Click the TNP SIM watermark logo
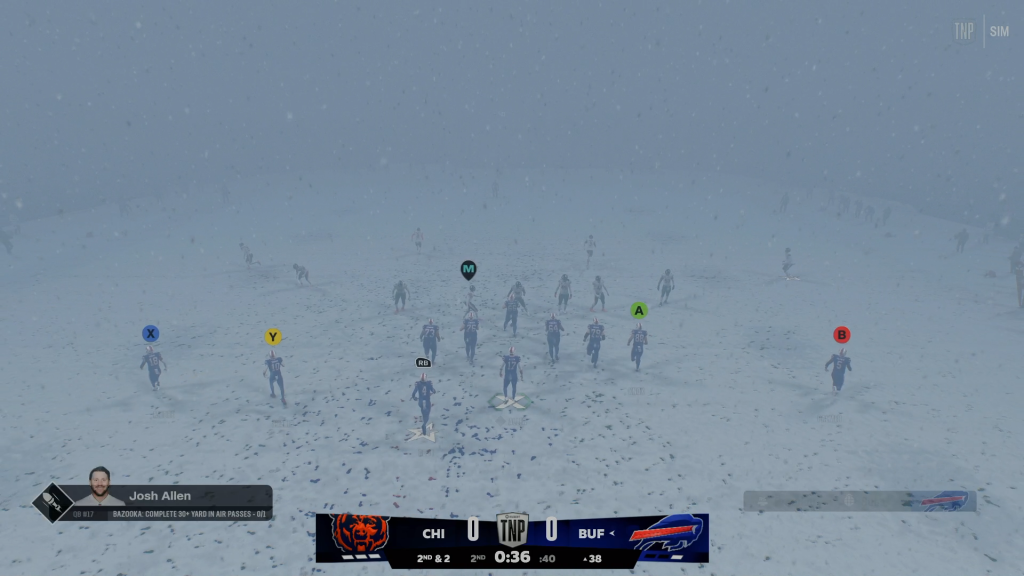Viewport: 1024px width, 576px height. coord(980,31)
